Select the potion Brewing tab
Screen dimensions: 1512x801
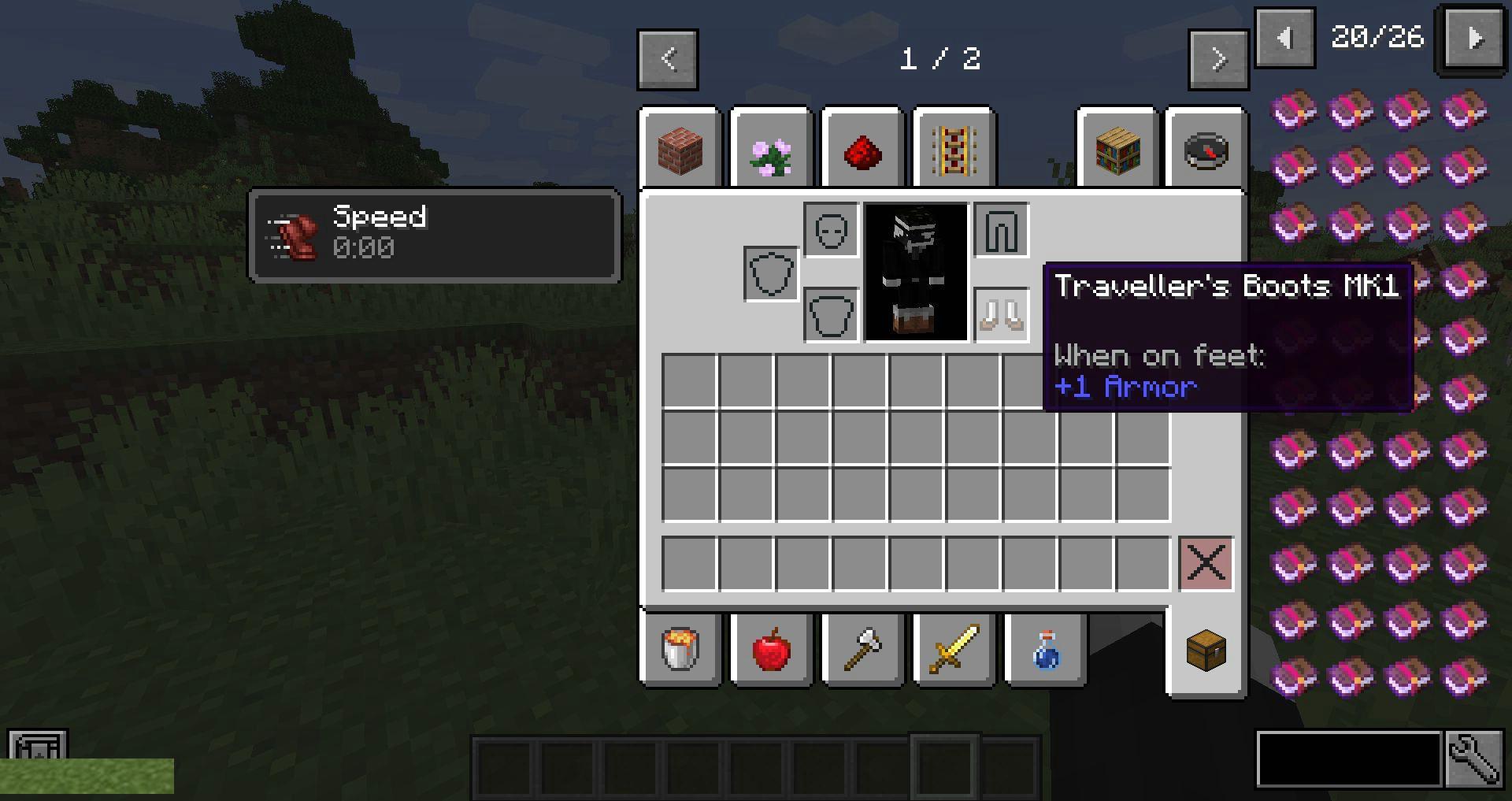[x=1046, y=650]
